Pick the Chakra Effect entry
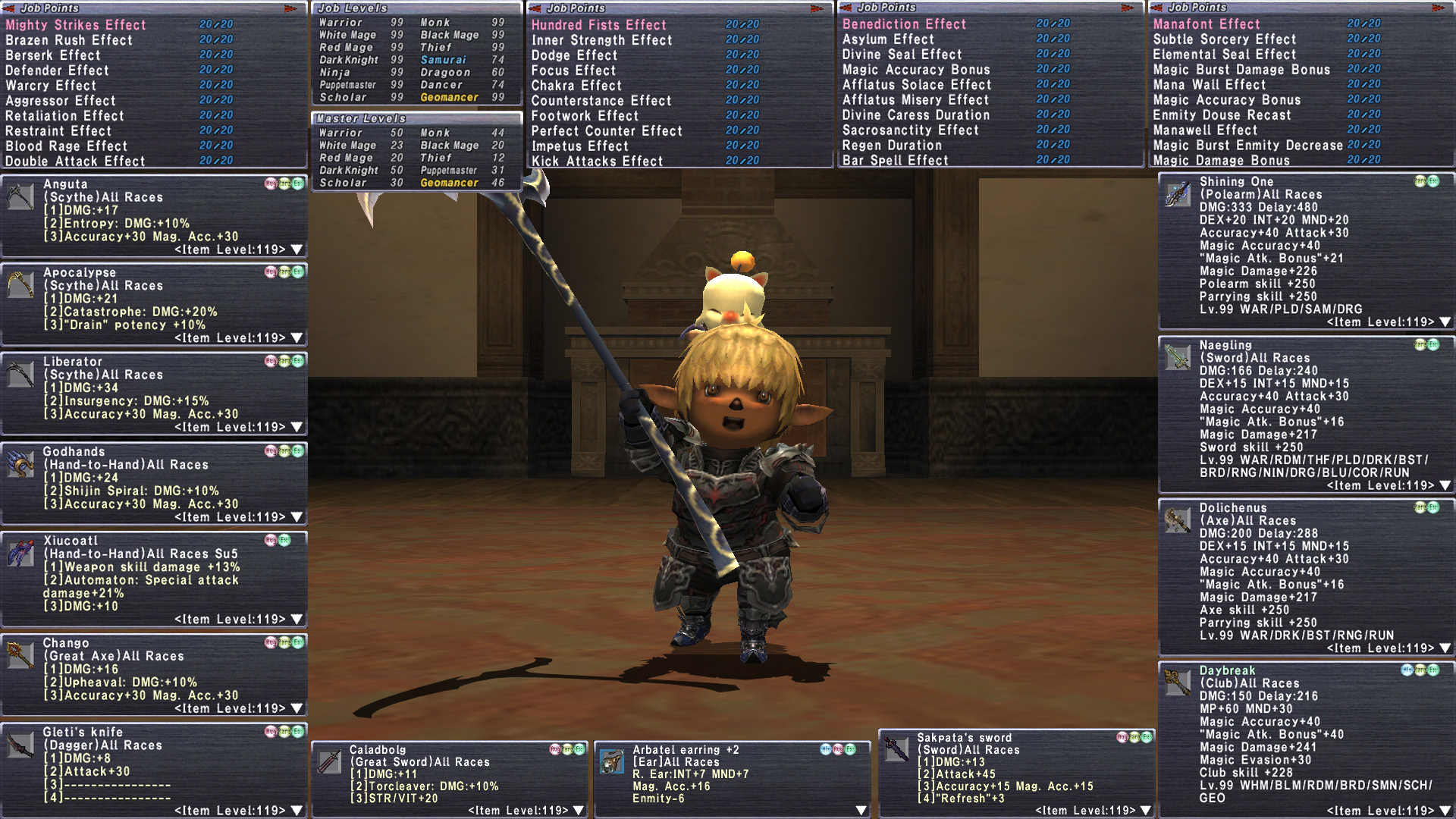The height and width of the screenshot is (819, 1456). (576, 86)
